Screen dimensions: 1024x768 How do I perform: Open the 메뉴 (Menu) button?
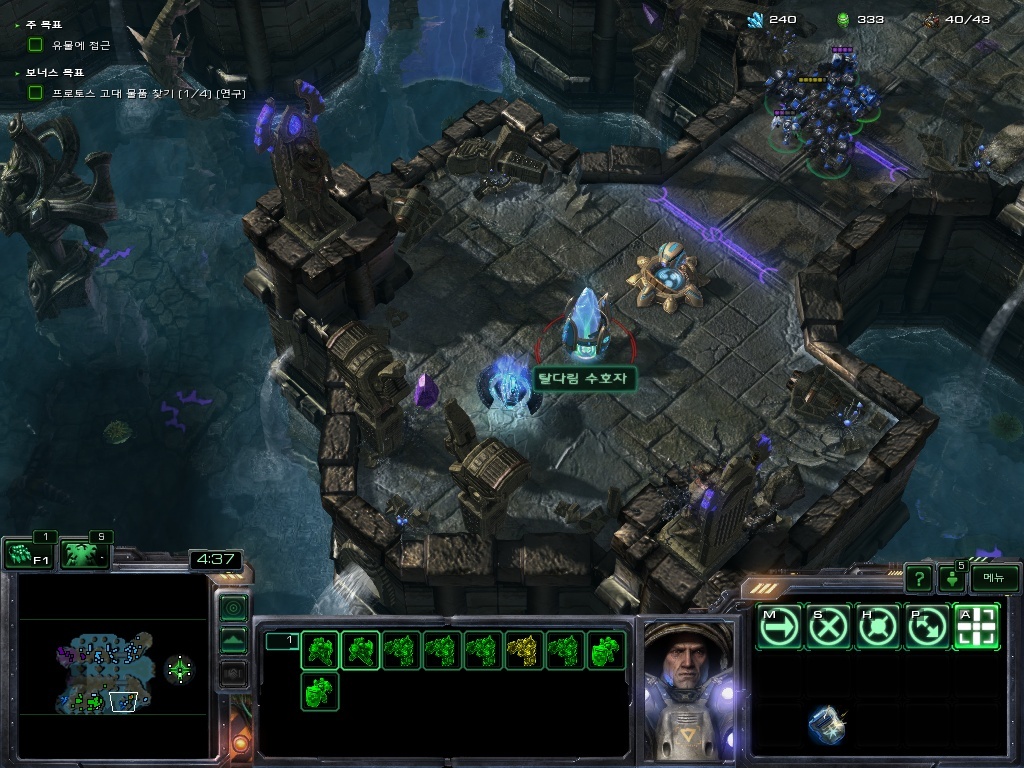click(x=994, y=578)
